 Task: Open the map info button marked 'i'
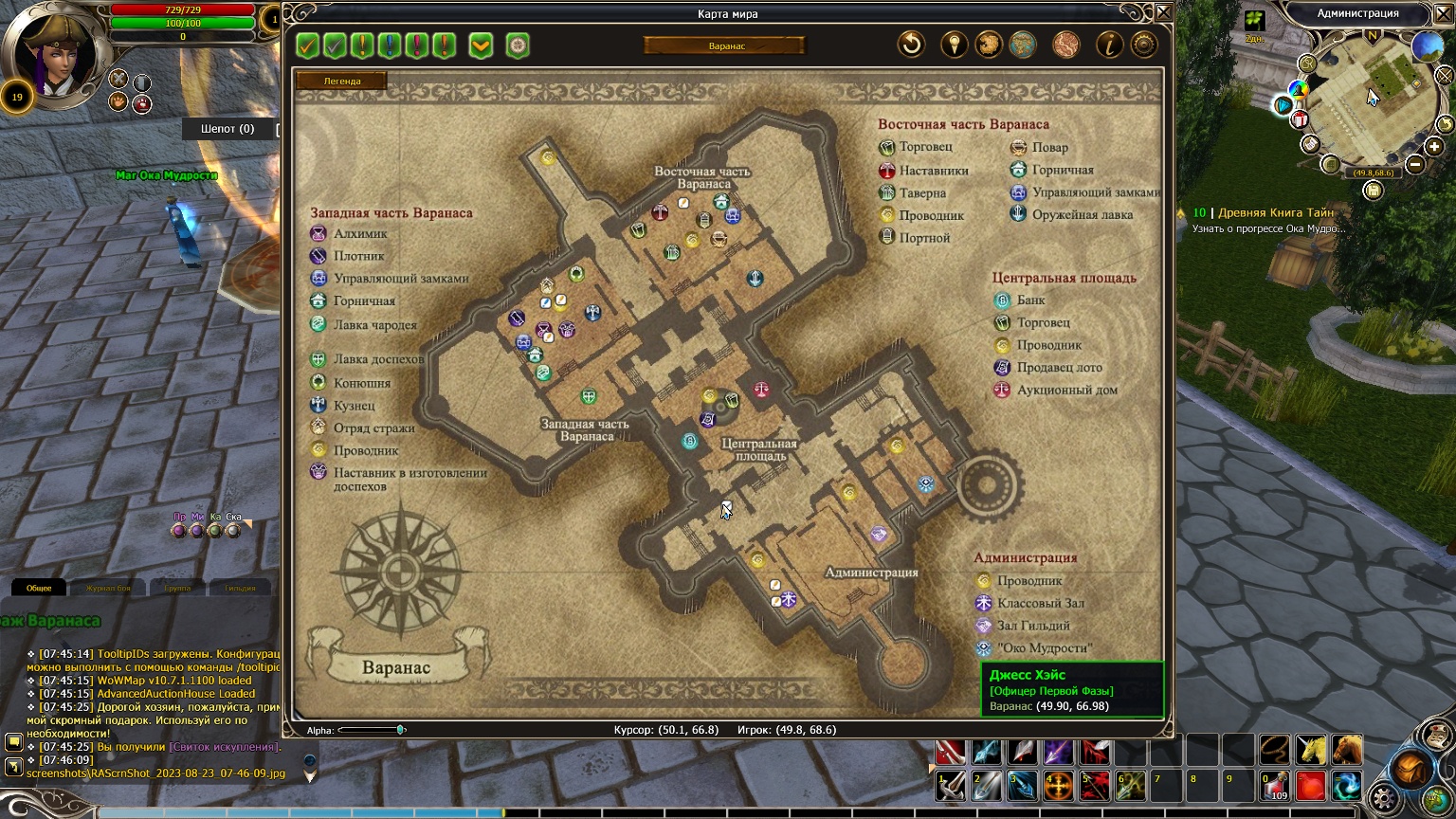tap(1109, 45)
